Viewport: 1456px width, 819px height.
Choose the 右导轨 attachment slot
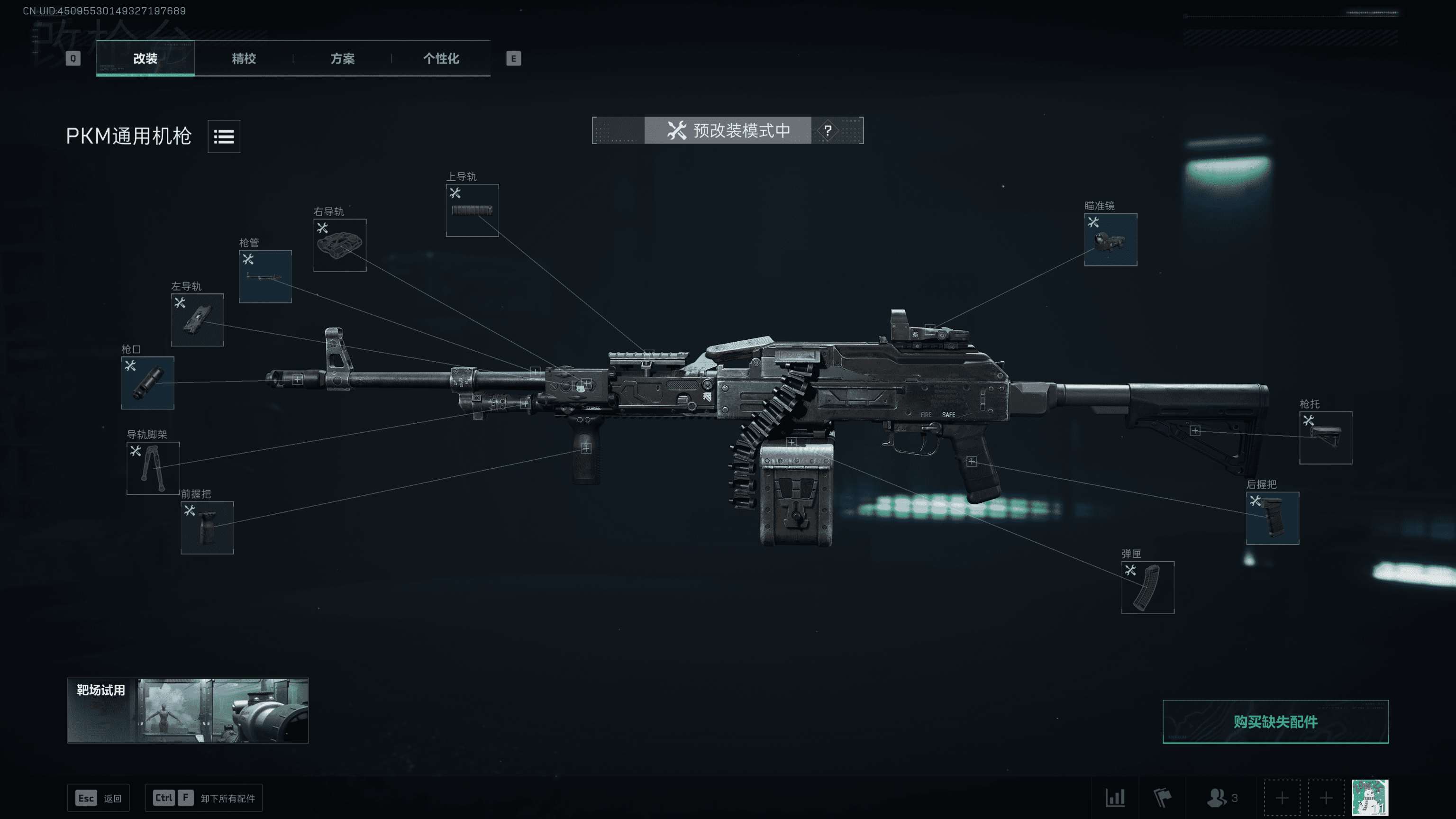[x=340, y=246]
